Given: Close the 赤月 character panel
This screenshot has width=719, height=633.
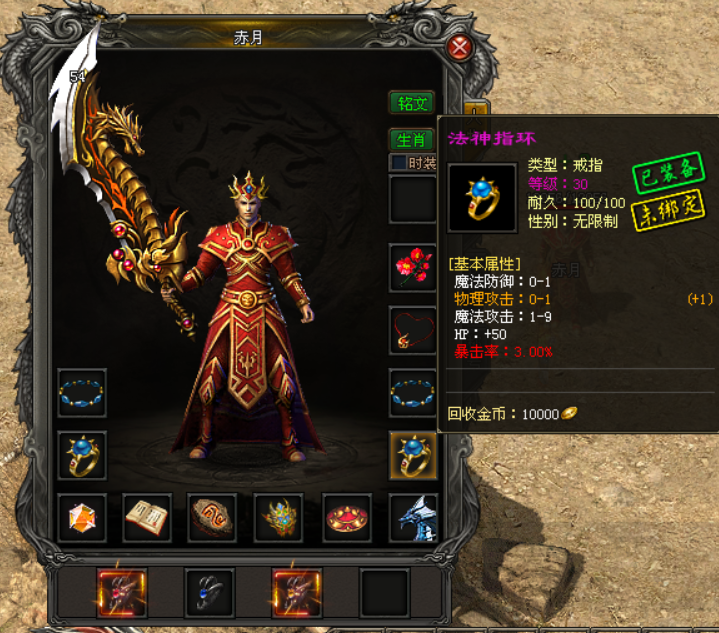Looking at the screenshot, I should (459, 47).
